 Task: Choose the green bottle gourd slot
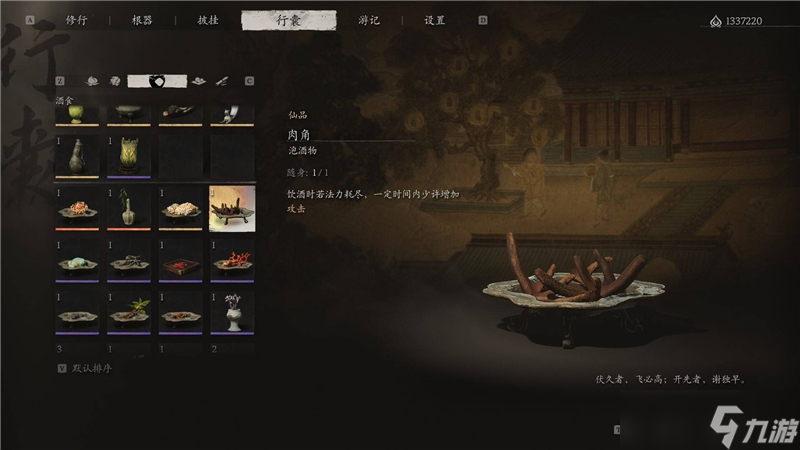coord(77,157)
